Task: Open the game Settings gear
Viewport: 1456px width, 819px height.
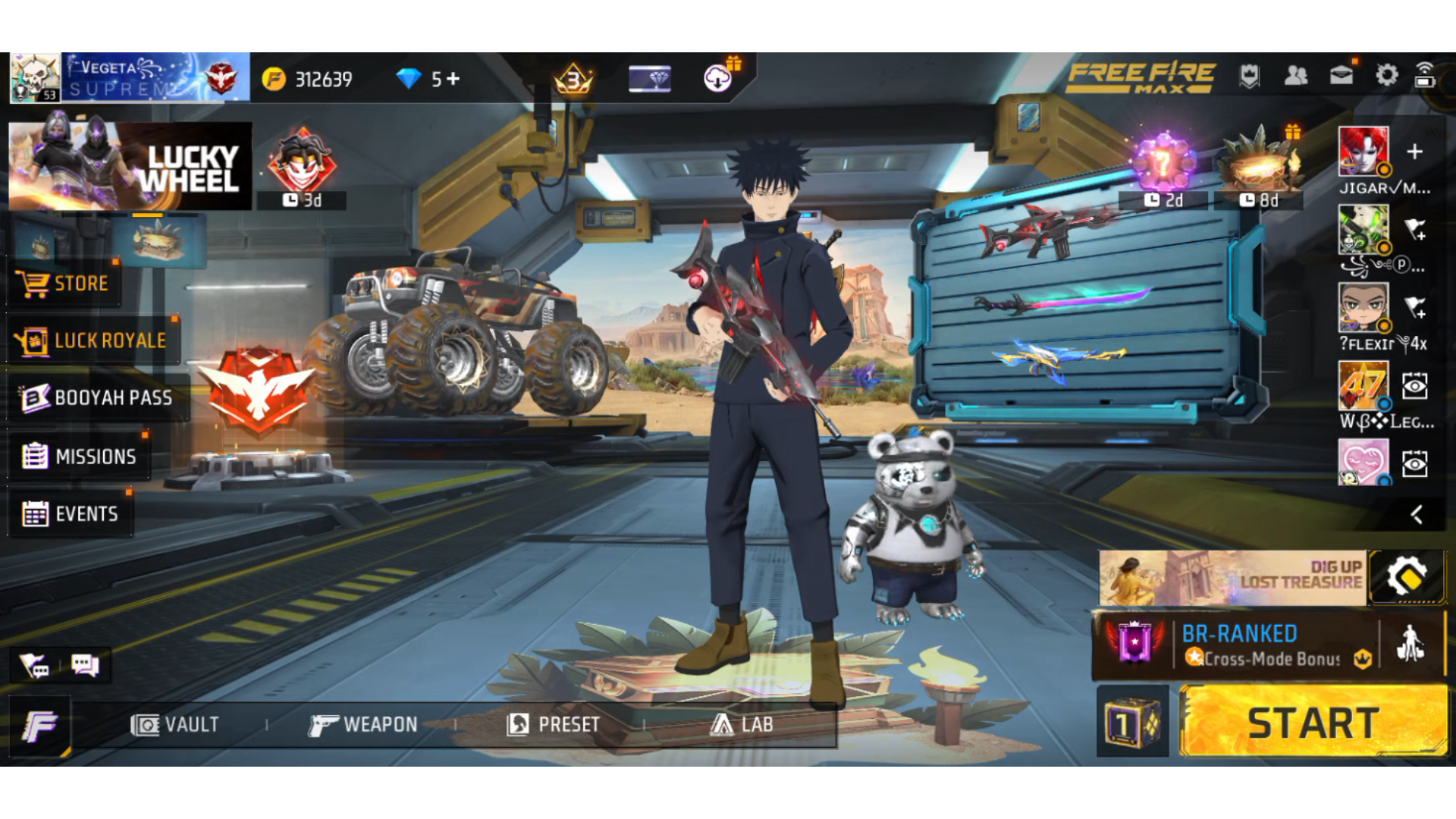Action: 1386,74
